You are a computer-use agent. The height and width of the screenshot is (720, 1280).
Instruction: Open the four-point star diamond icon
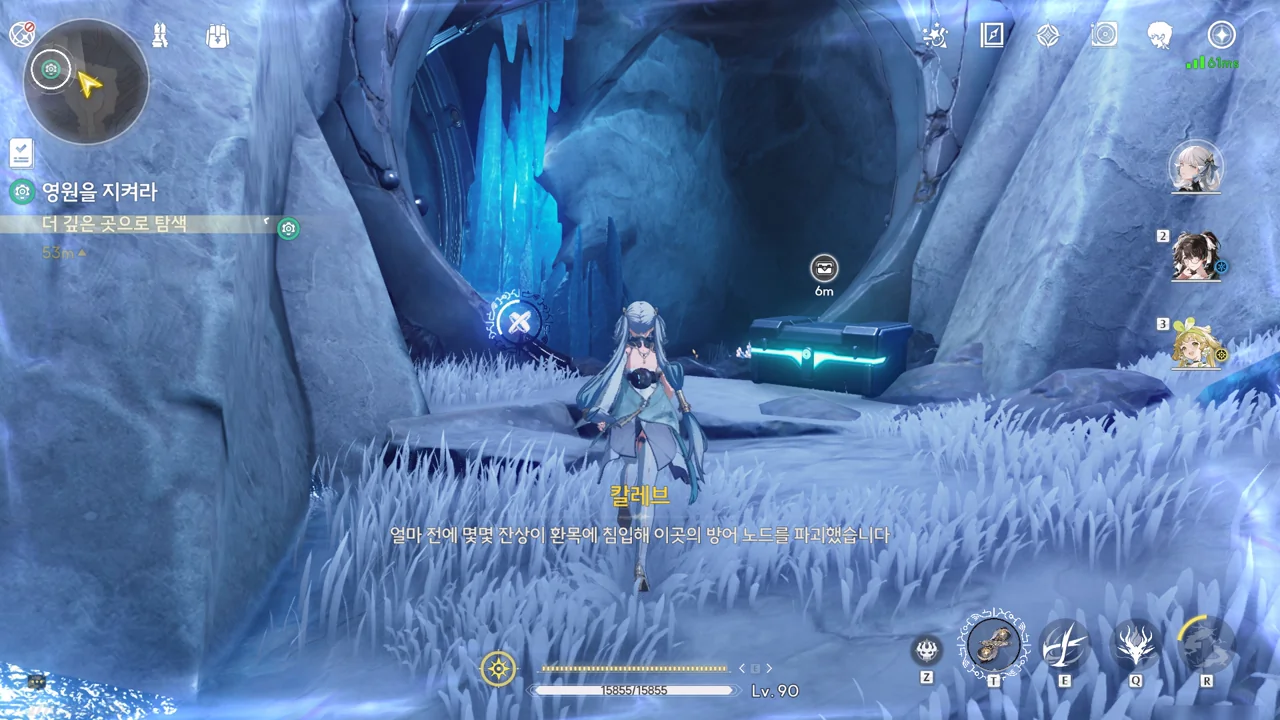click(x=1047, y=36)
